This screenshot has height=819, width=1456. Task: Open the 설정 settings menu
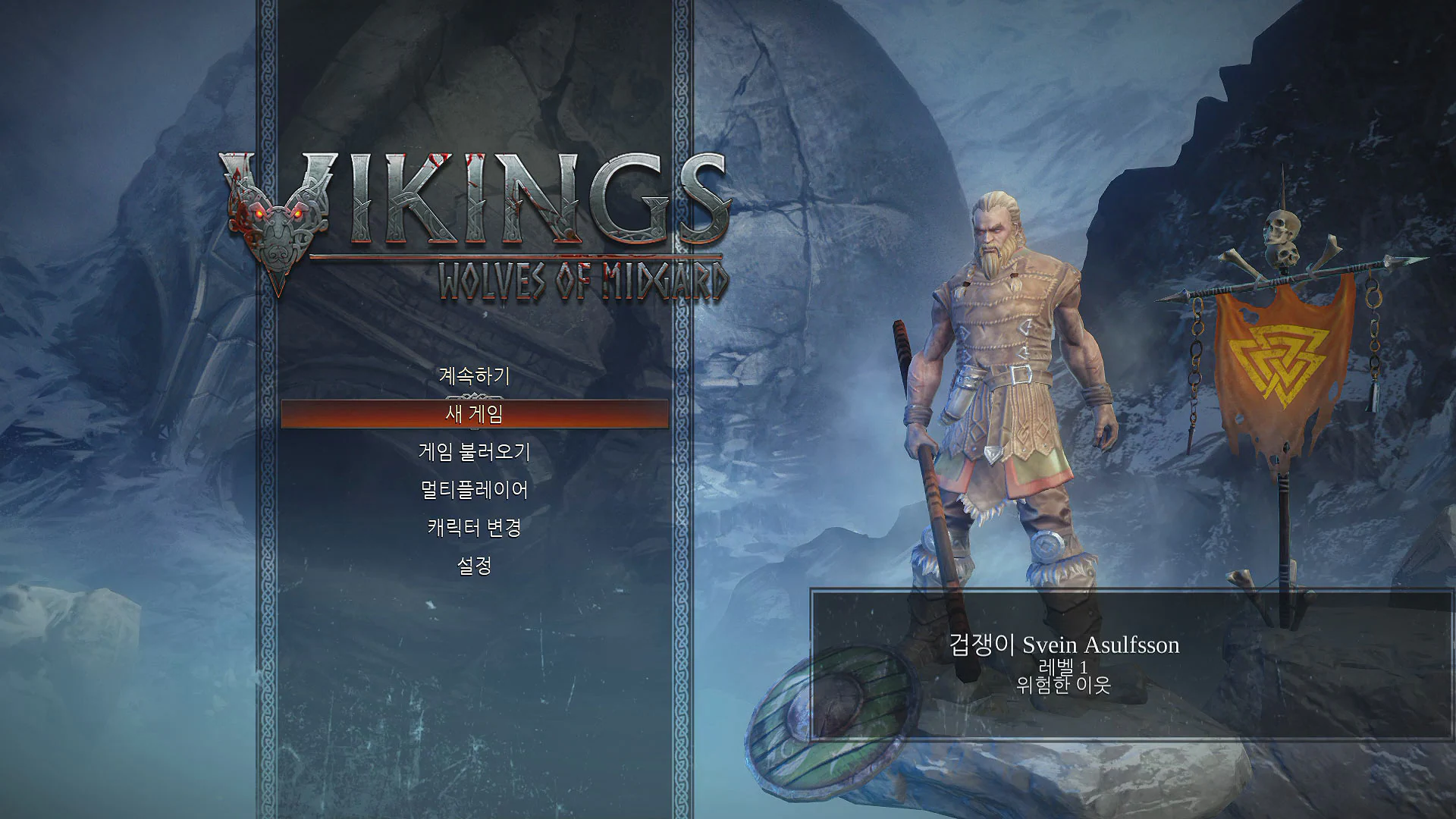474,566
